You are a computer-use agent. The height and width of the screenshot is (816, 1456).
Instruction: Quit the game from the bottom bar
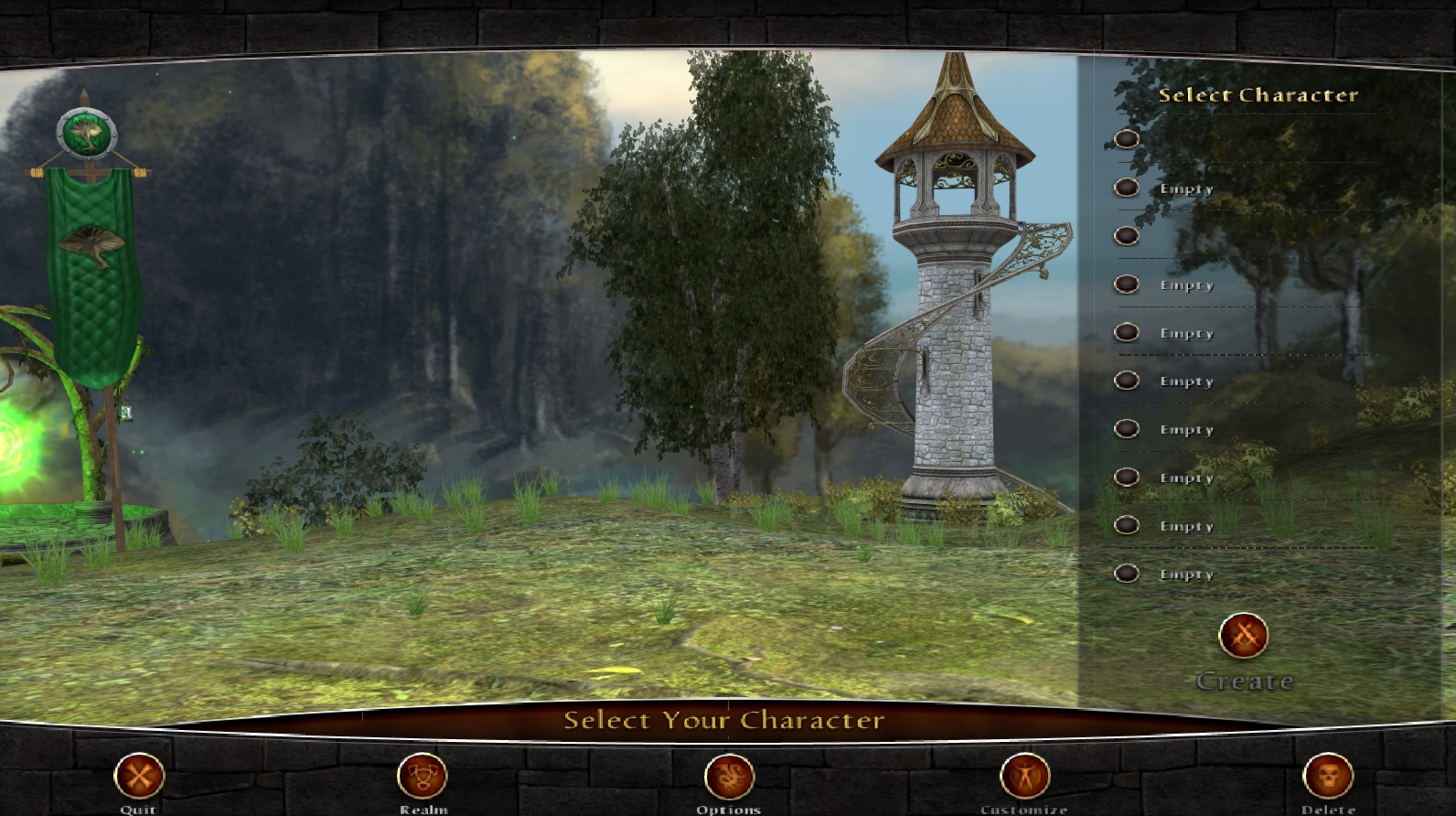click(139, 776)
